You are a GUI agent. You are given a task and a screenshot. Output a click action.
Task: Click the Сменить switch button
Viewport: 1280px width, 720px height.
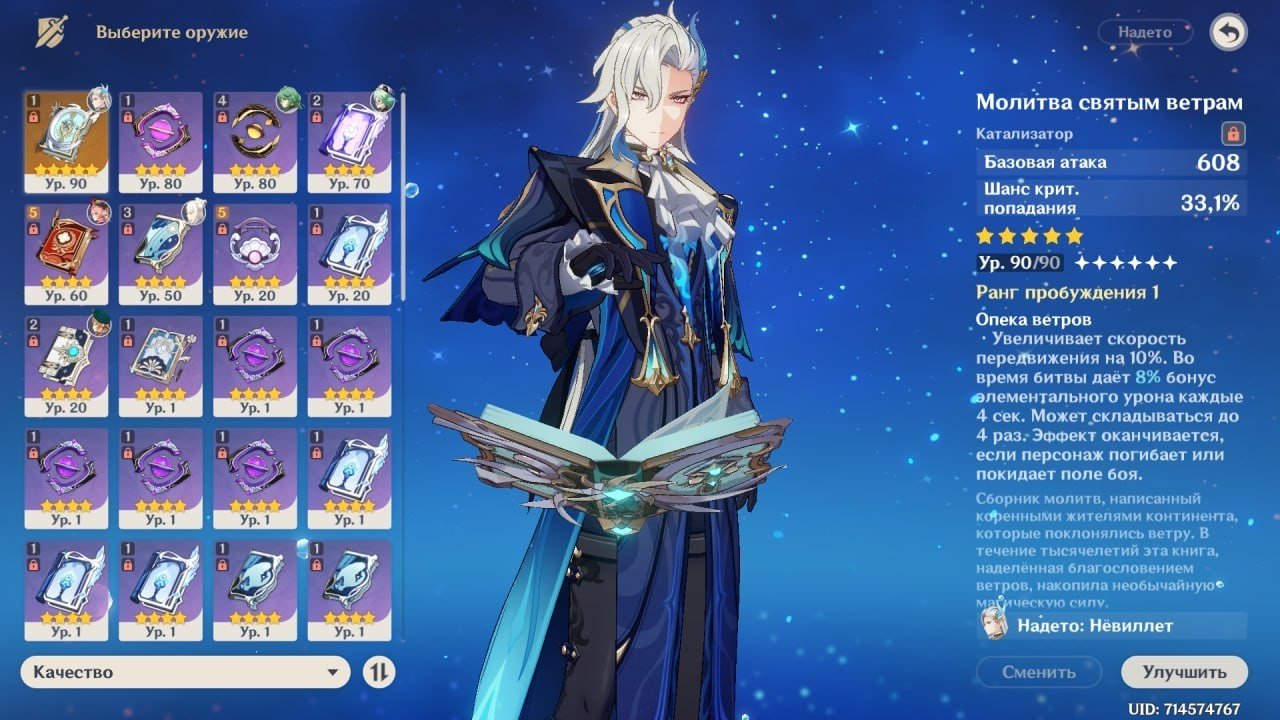pyautogui.click(x=1038, y=672)
